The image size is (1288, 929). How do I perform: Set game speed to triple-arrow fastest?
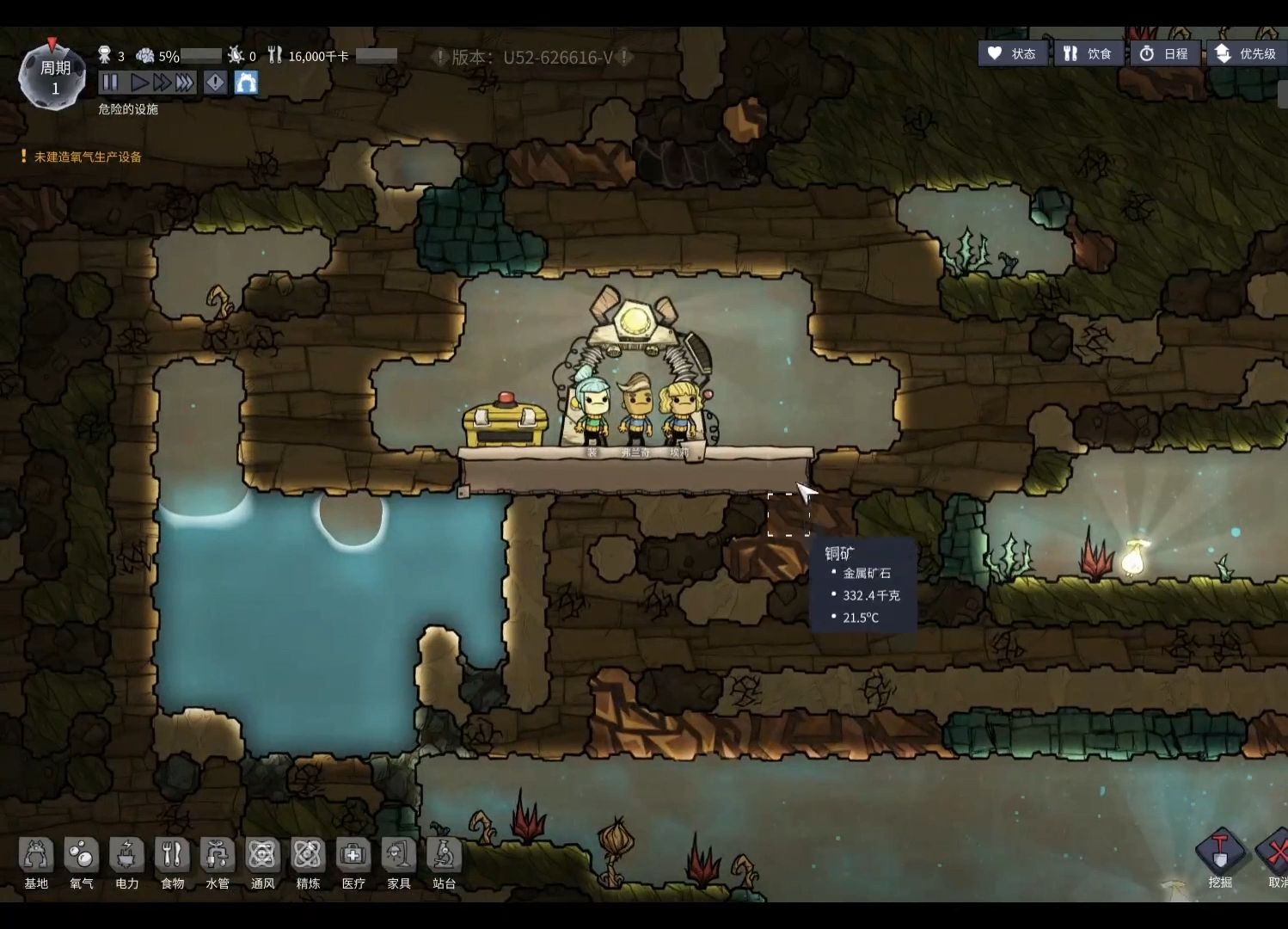185,83
